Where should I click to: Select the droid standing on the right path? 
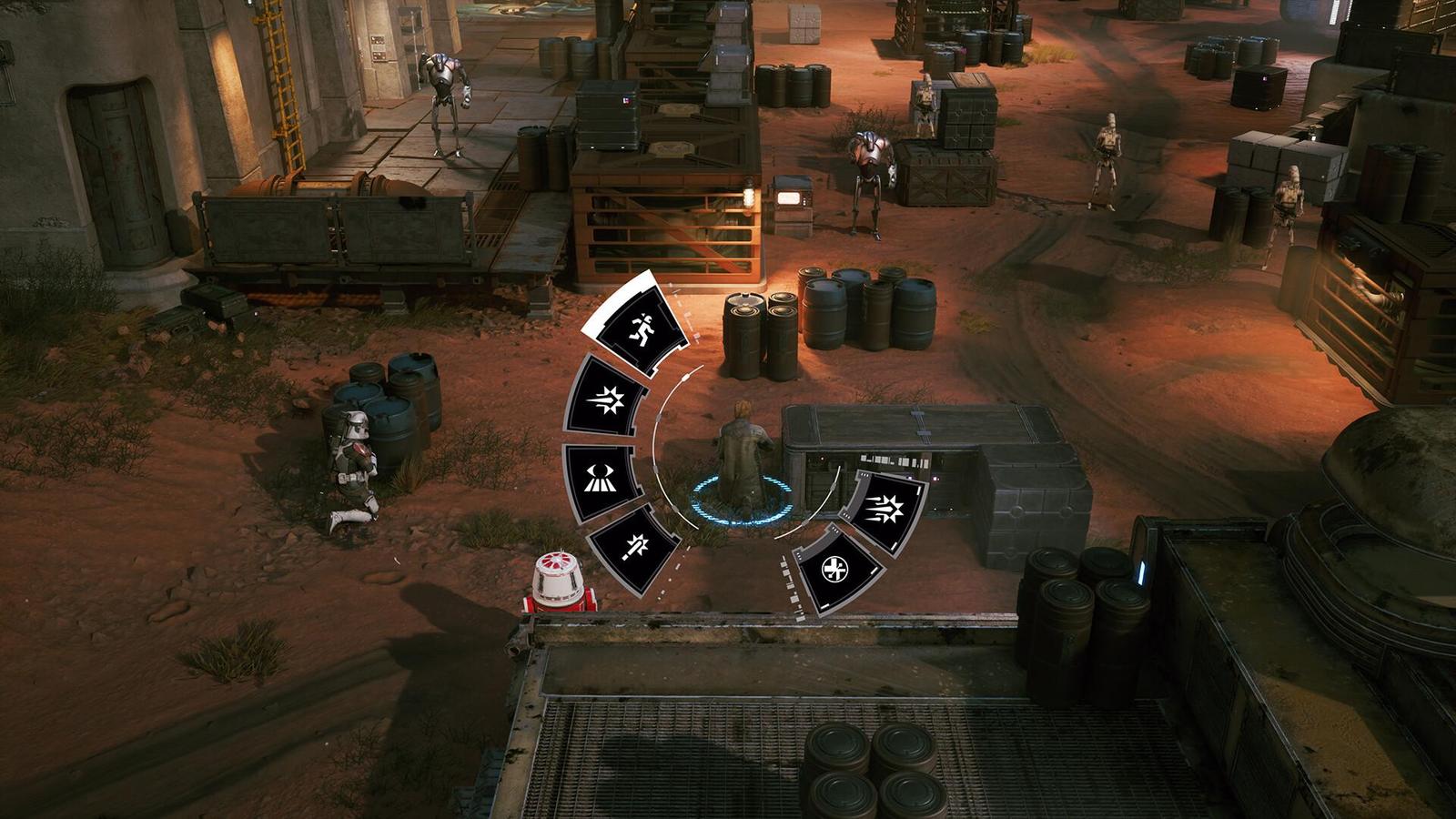(x=1106, y=159)
